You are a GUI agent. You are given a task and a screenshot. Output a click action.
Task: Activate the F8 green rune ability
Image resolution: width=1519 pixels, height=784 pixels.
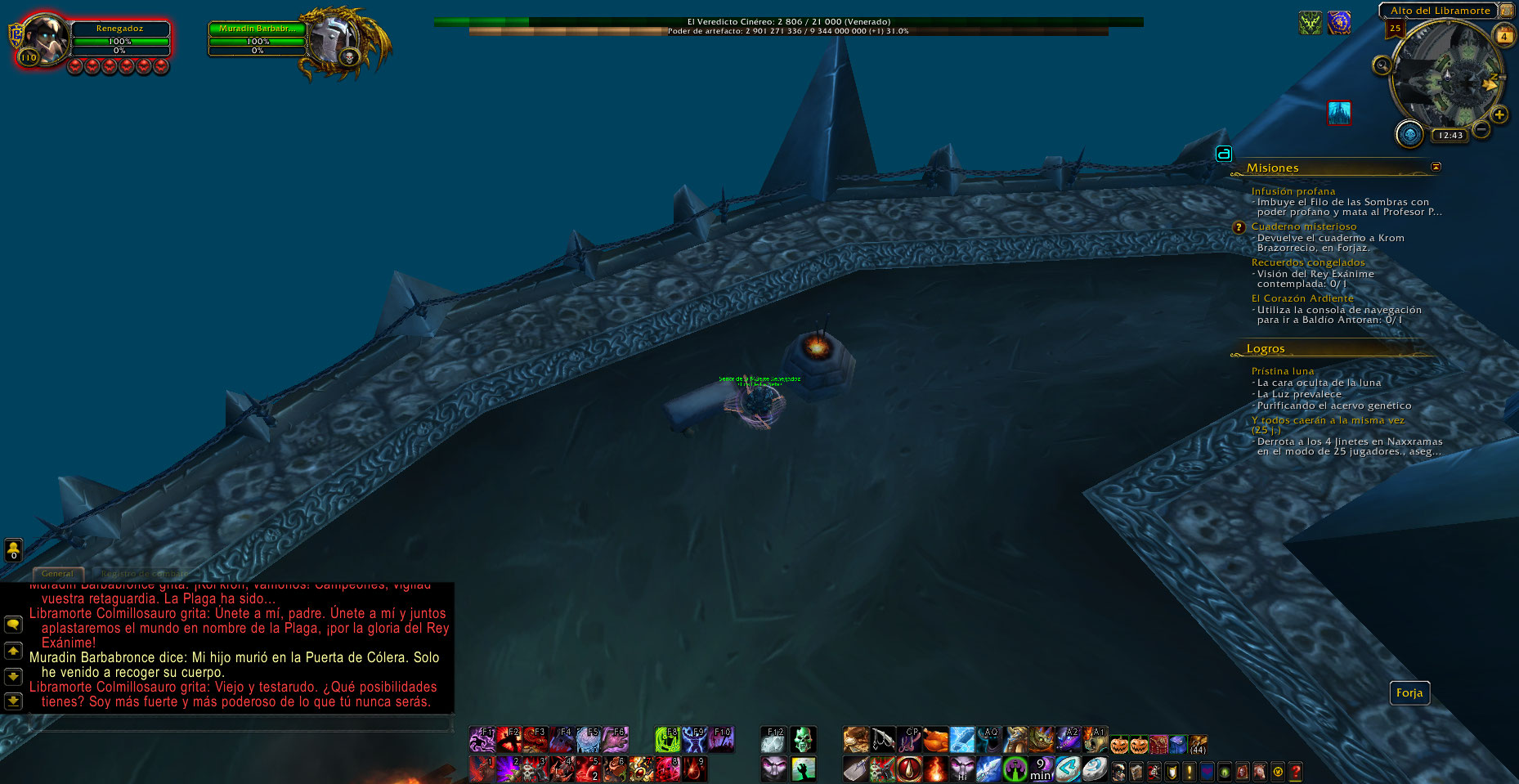pos(667,740)
